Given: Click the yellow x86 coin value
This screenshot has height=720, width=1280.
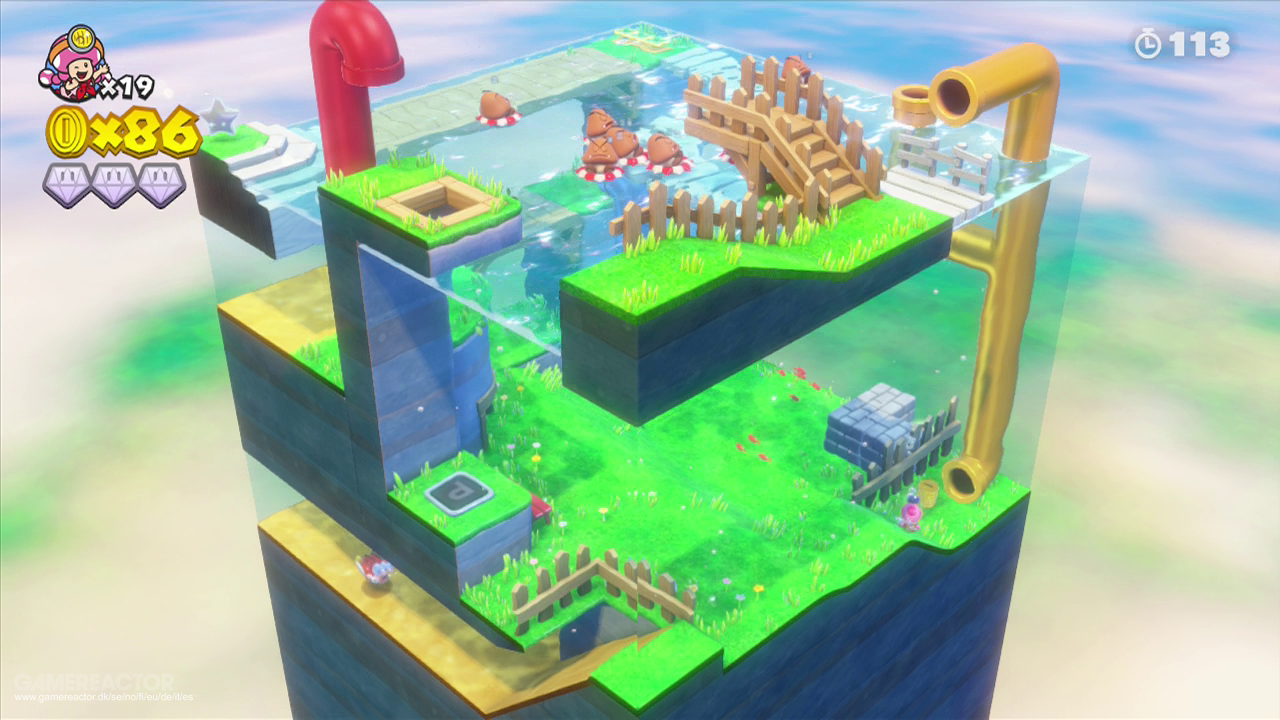Looking at the screenshot, I should coord(150,132).
